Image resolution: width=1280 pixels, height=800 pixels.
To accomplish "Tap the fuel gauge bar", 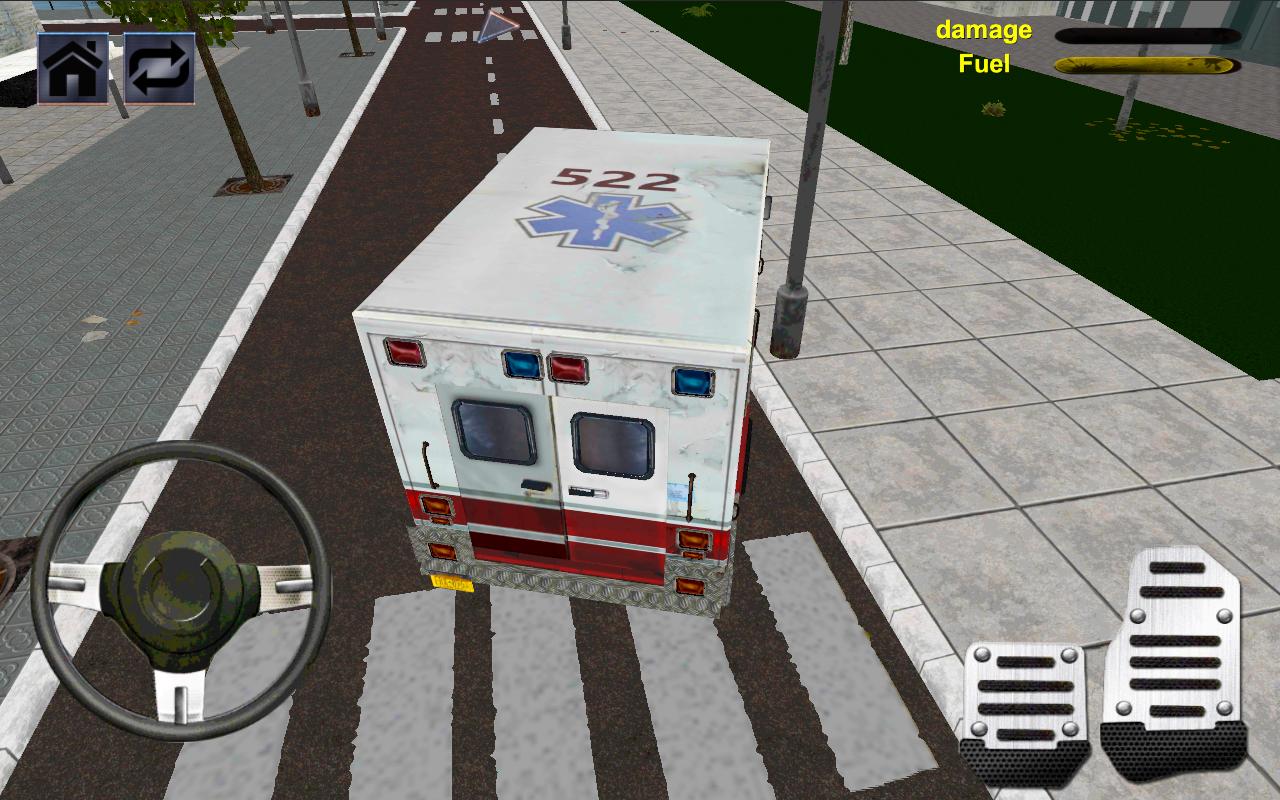I will click(x=1140, y=63).
